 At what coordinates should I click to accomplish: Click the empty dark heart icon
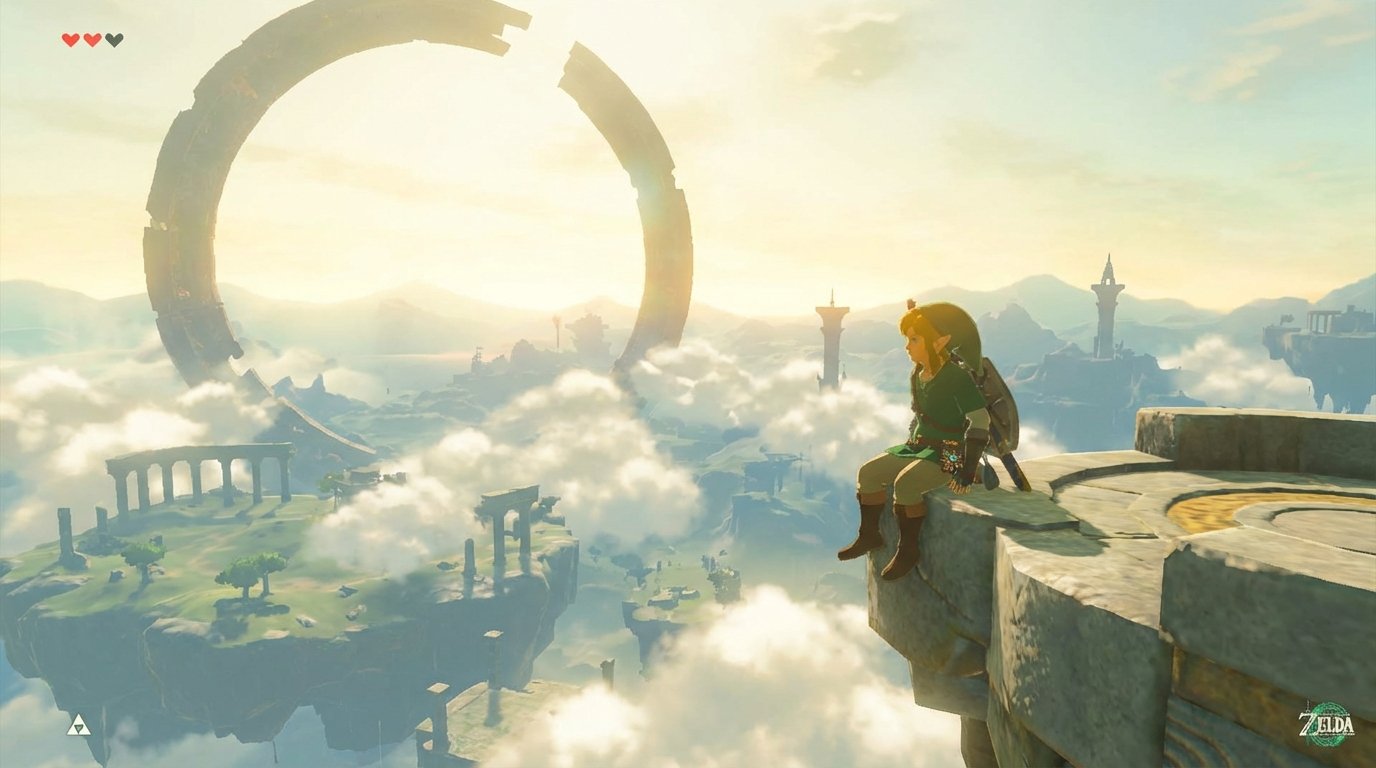113,40
